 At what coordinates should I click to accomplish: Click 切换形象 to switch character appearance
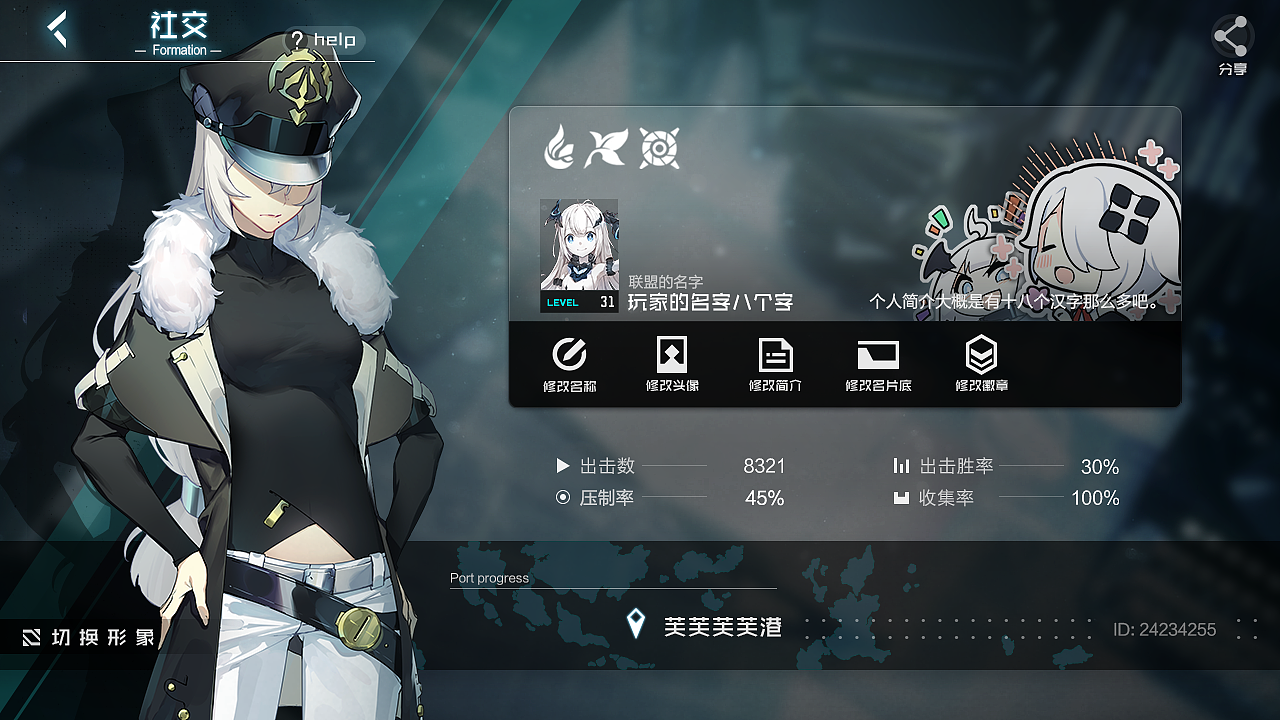(x=89, y=636)
